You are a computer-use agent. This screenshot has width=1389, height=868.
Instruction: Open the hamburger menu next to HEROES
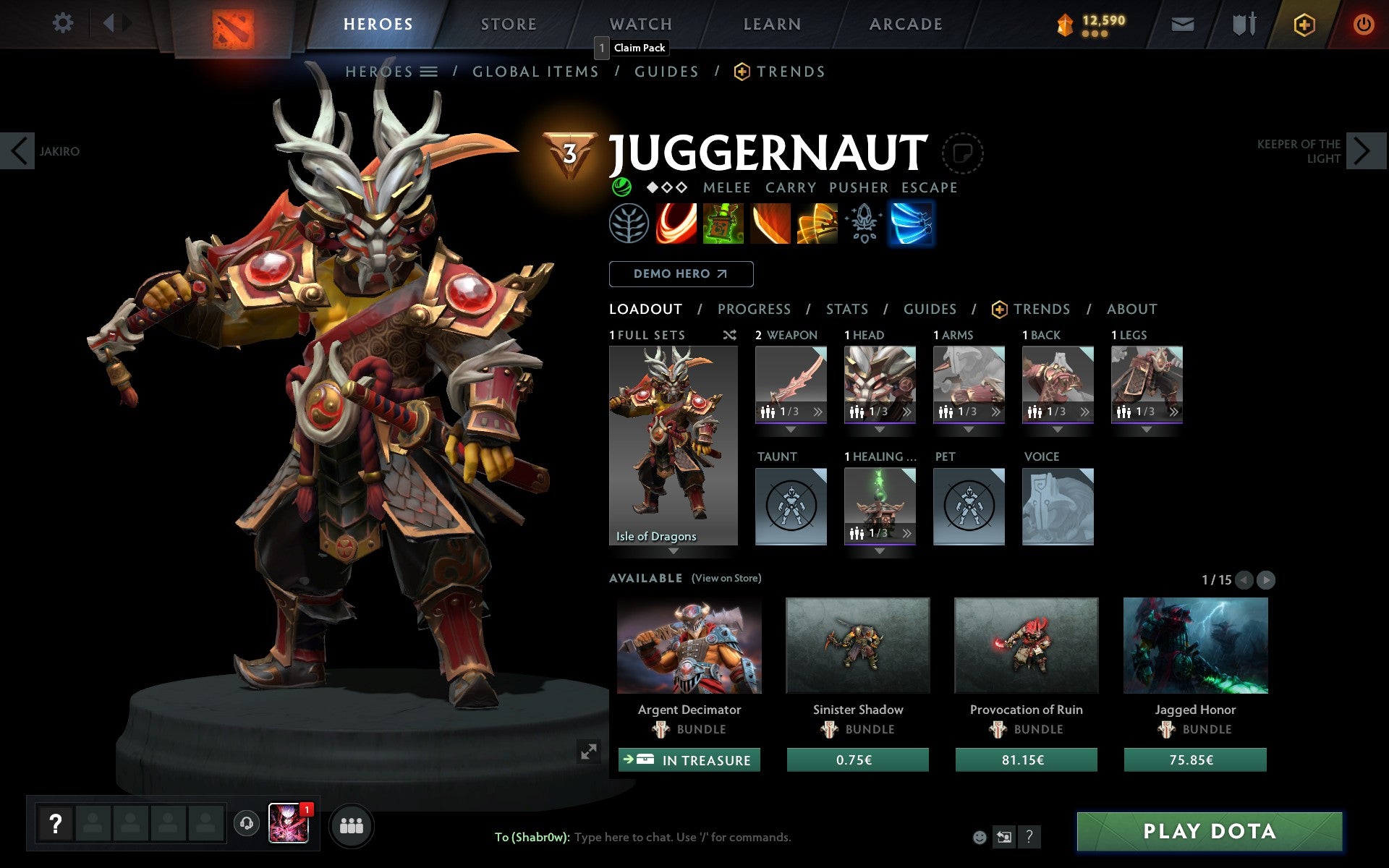click(428, 71)
